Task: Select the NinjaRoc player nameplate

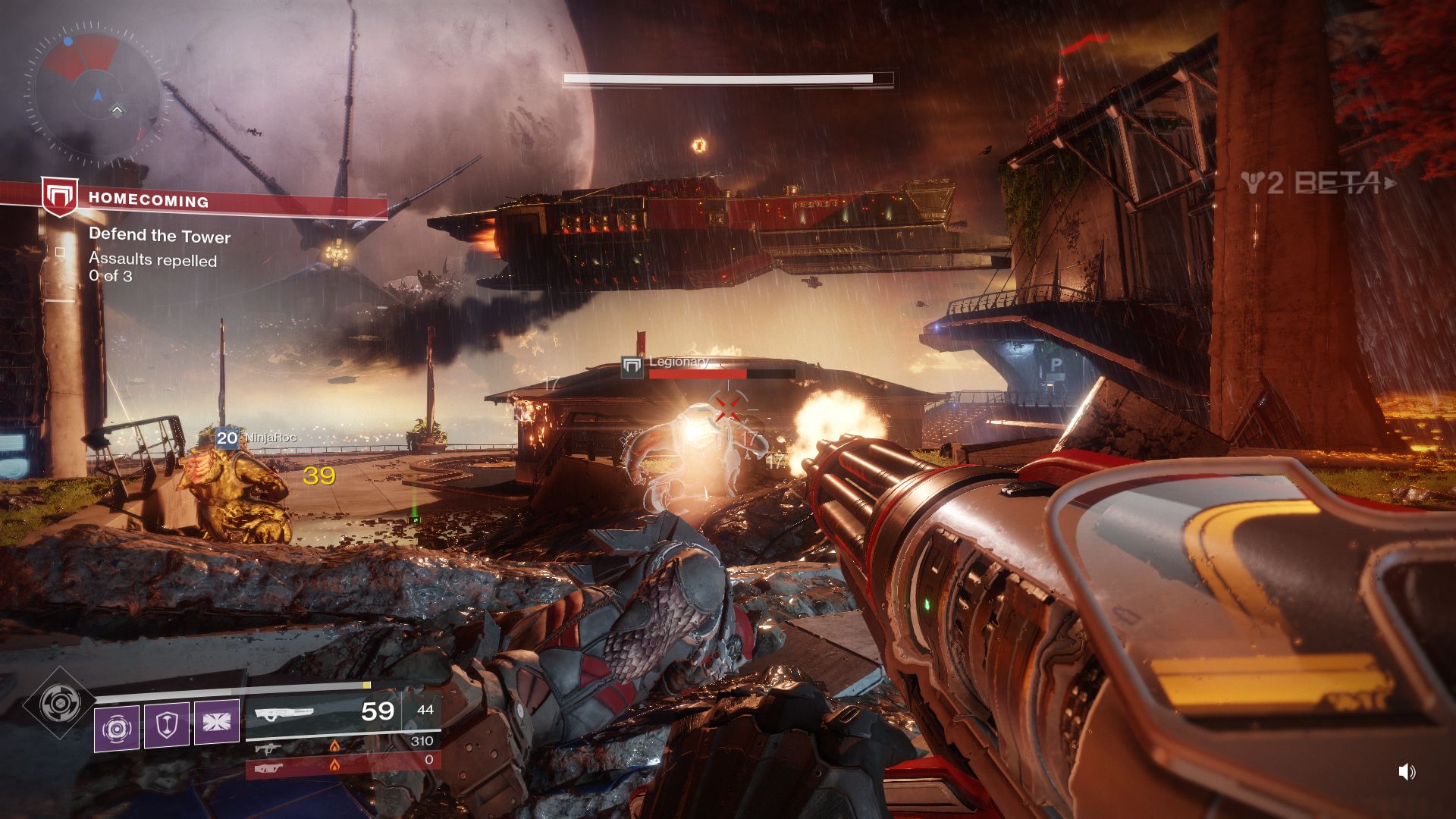Action: point(256,438)
